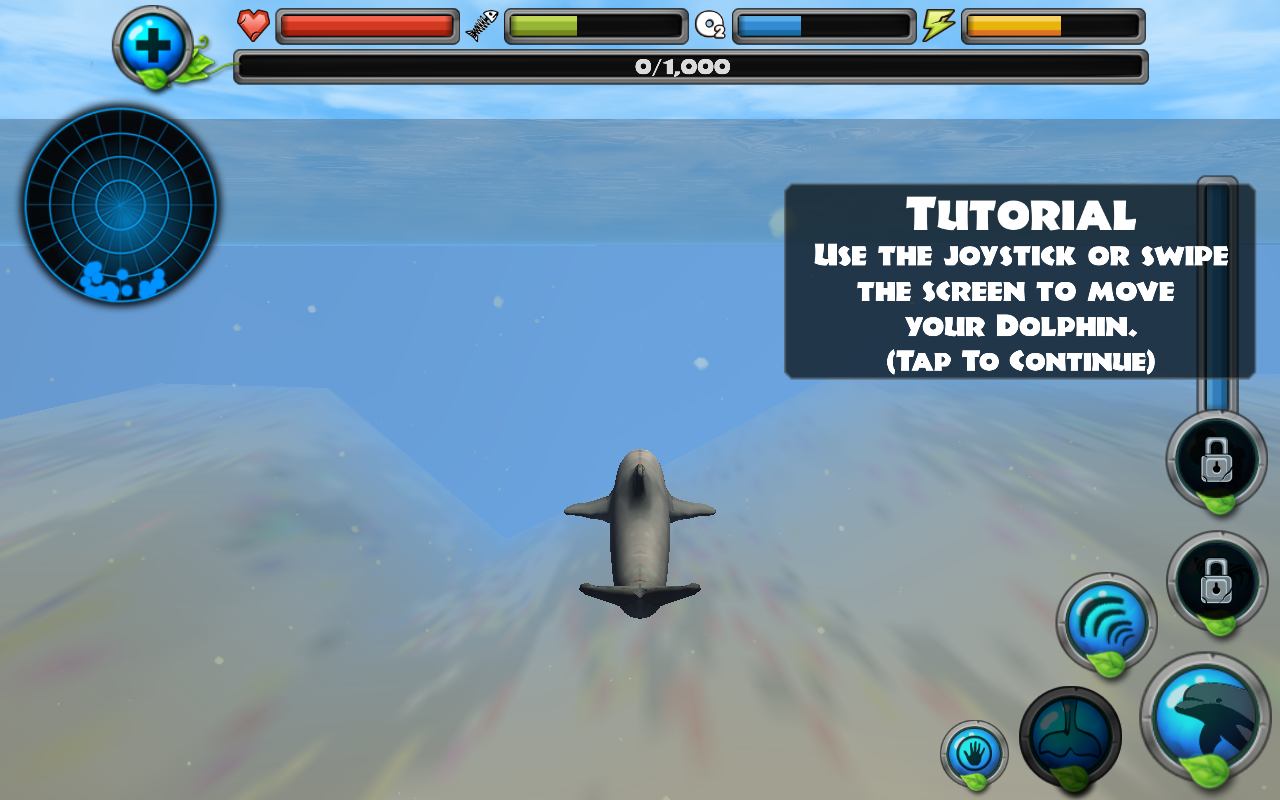Click the heart icon beside the health bar
The width and height of the screenshot is (1280, 800).
(255, 26)
